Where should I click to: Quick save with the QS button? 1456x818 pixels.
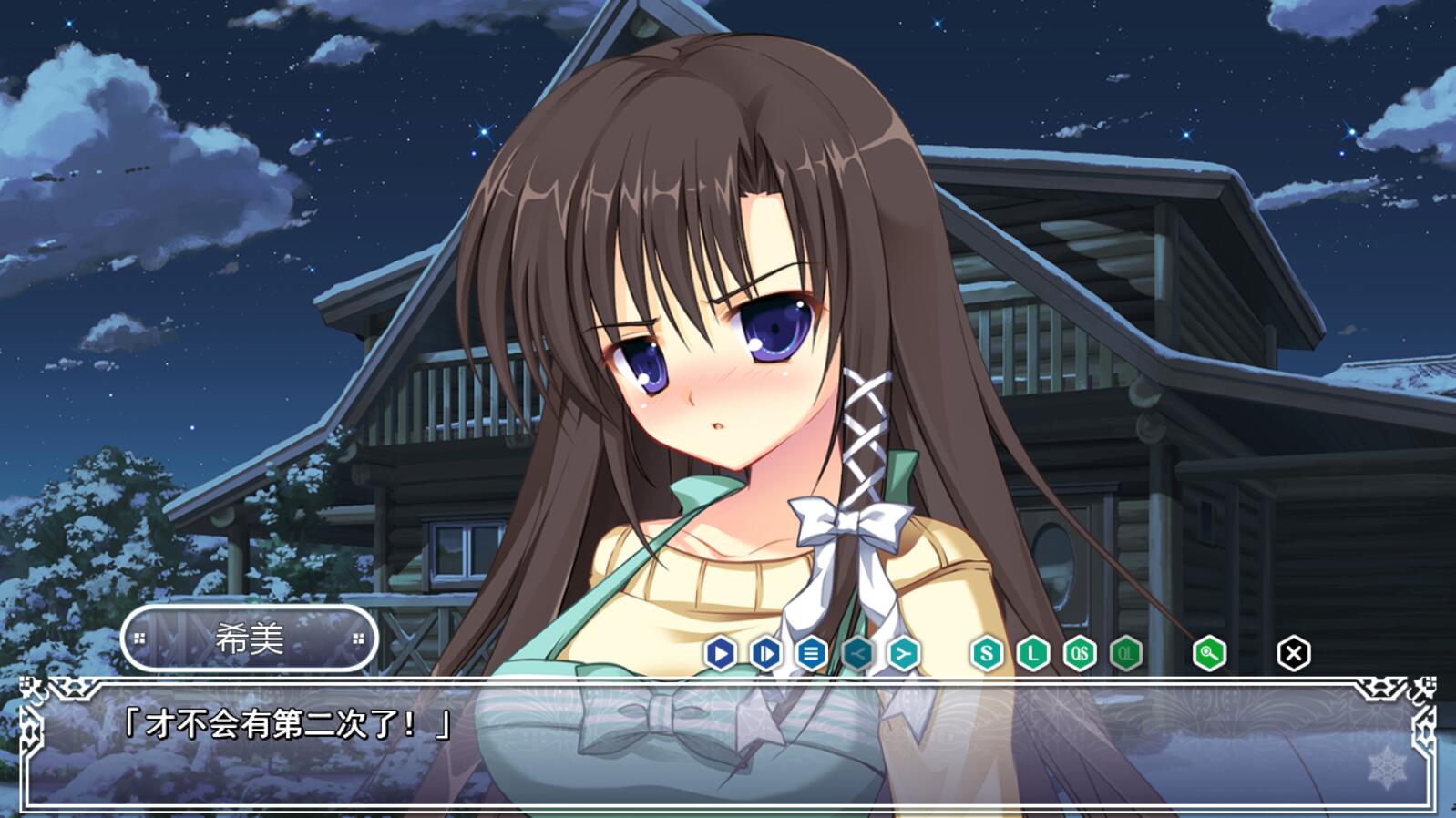click(x=1080, y=653)
